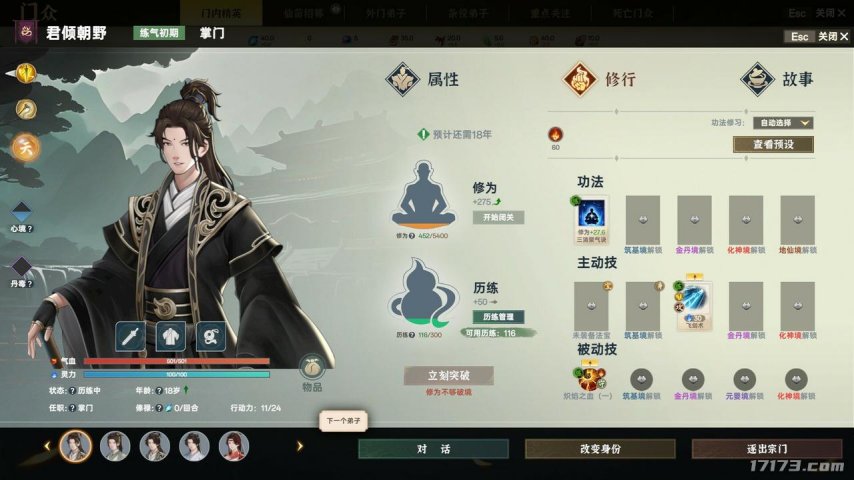This screenshot has height=480, width=854.
Task: Click the 改变身份 button
Action: (x=599, y=449)
